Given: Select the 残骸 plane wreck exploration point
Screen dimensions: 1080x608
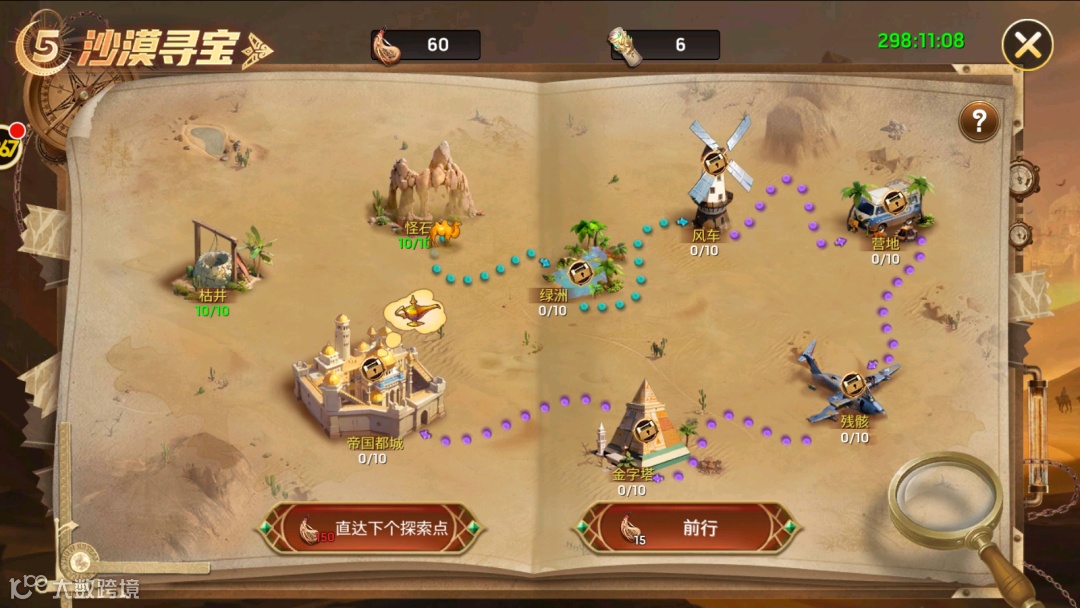Looking at the screenshot, I should pos(851,386).
